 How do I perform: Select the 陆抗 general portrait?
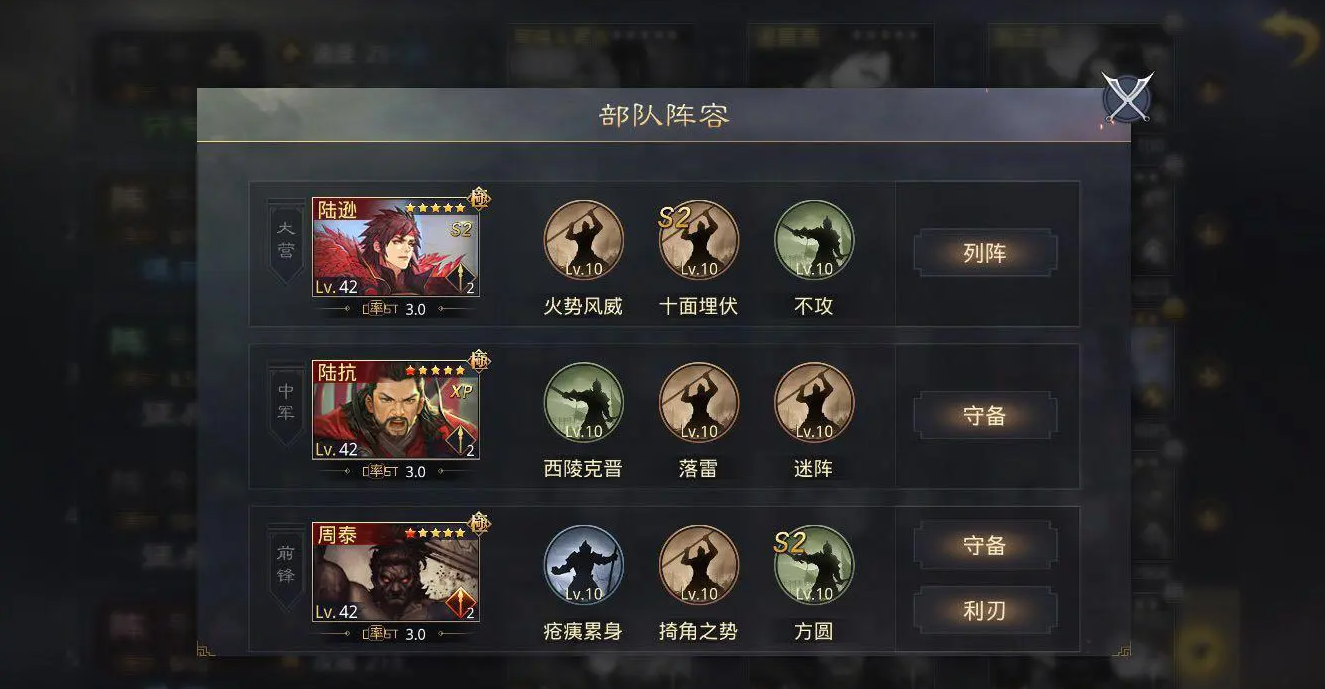coord(395,410)
